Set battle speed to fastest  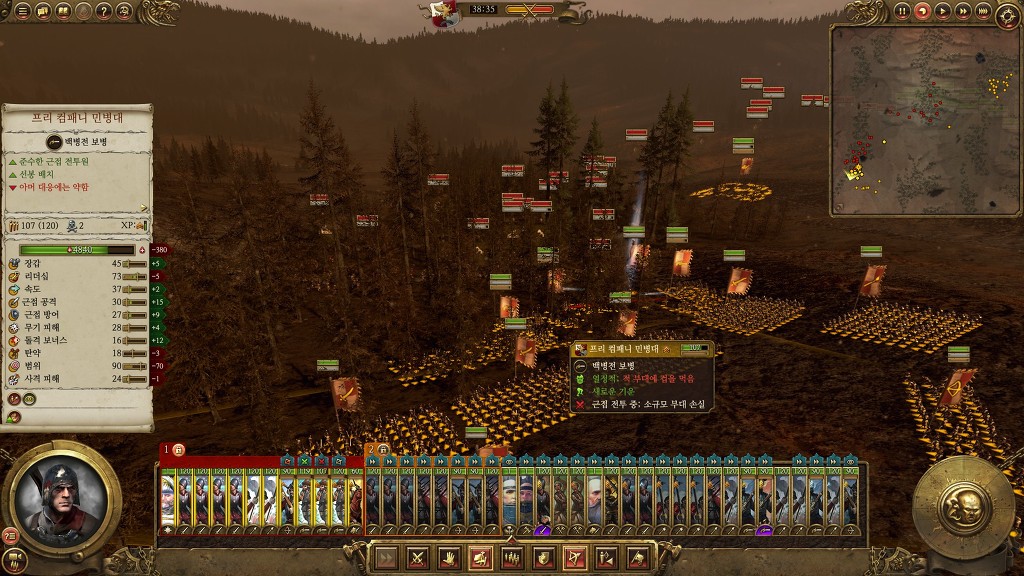click(x=983, y=11)
